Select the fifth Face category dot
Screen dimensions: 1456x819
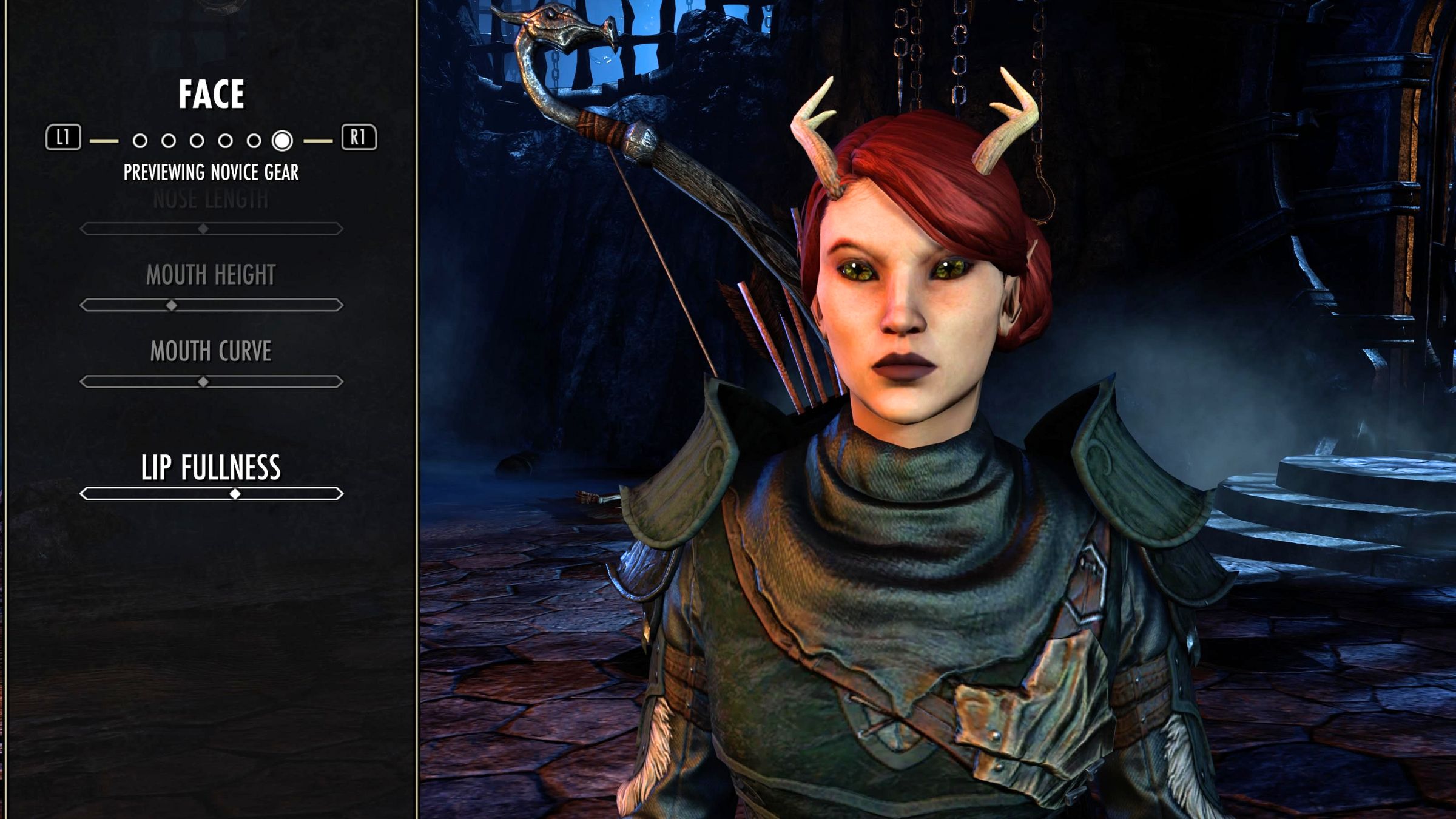tap(254, 141)
